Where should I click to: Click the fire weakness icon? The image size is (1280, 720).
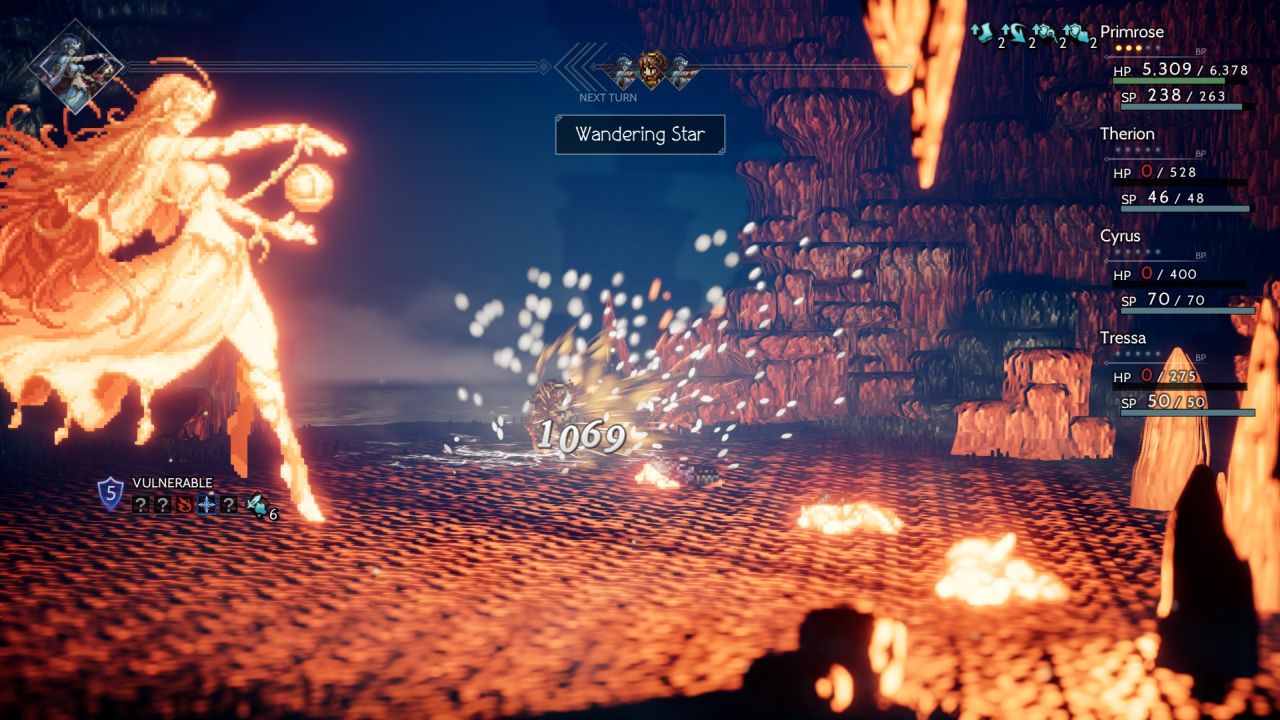tap(185, 505)
